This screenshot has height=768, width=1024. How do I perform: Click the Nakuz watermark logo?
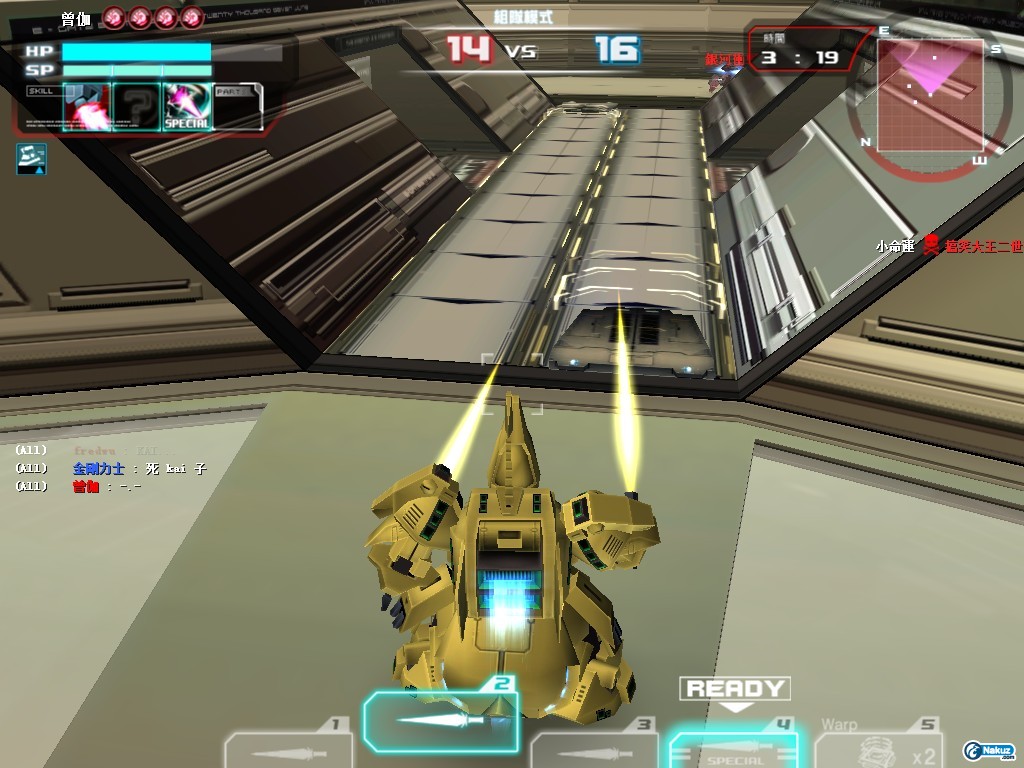coord(989,749)
